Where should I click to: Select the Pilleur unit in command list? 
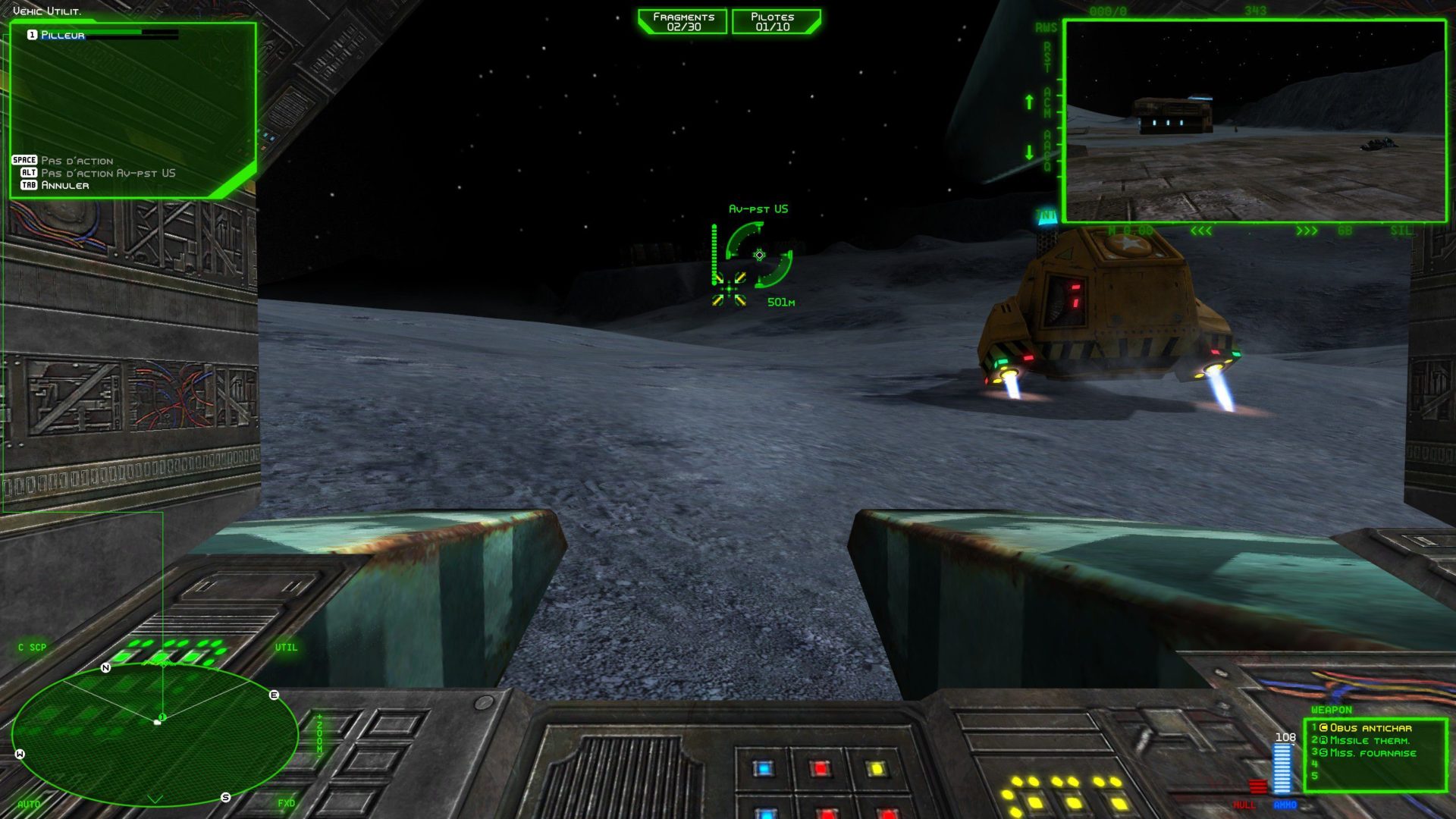(x=63, y=35)
